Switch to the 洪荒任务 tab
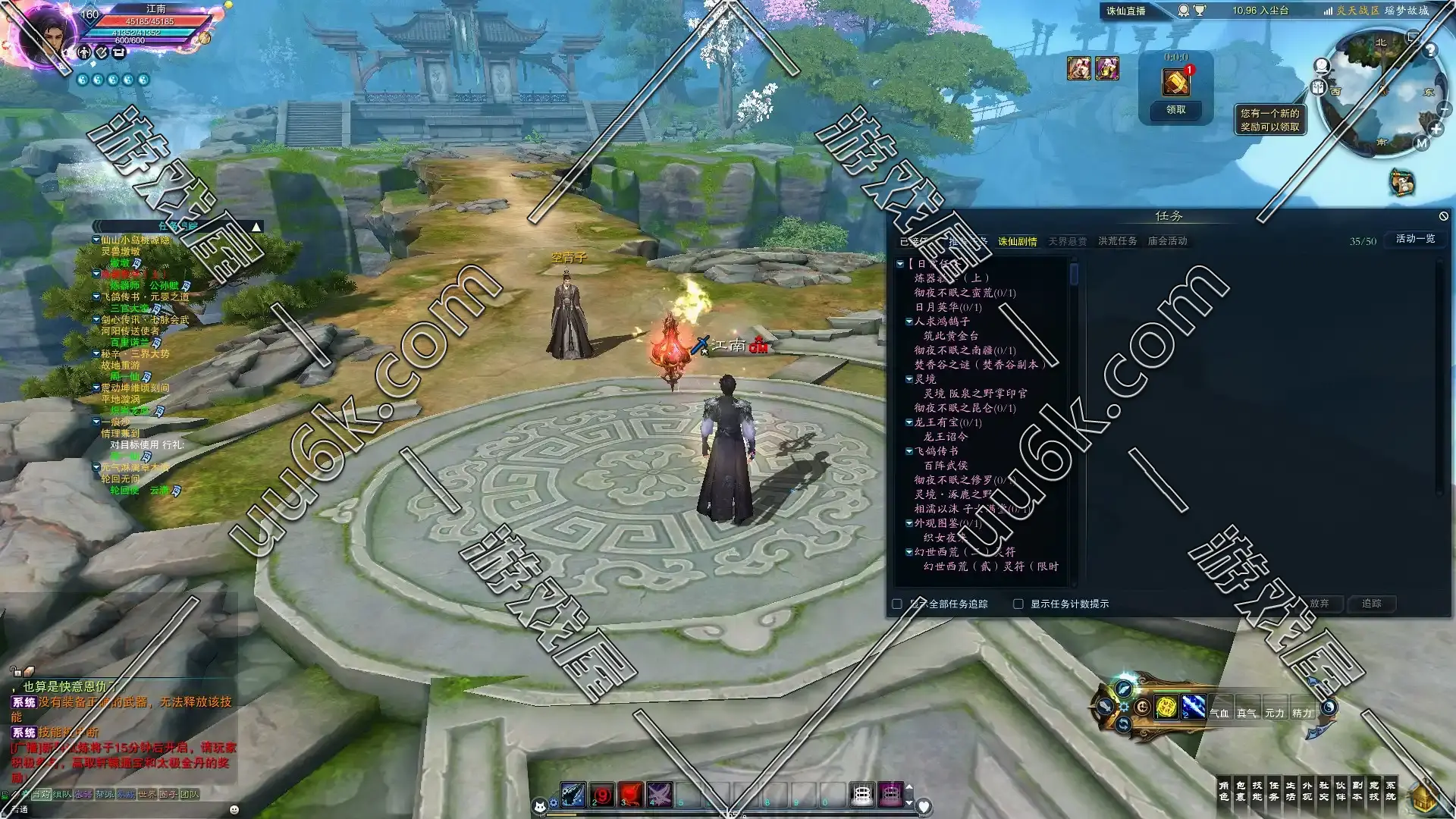 [1117, 241]
